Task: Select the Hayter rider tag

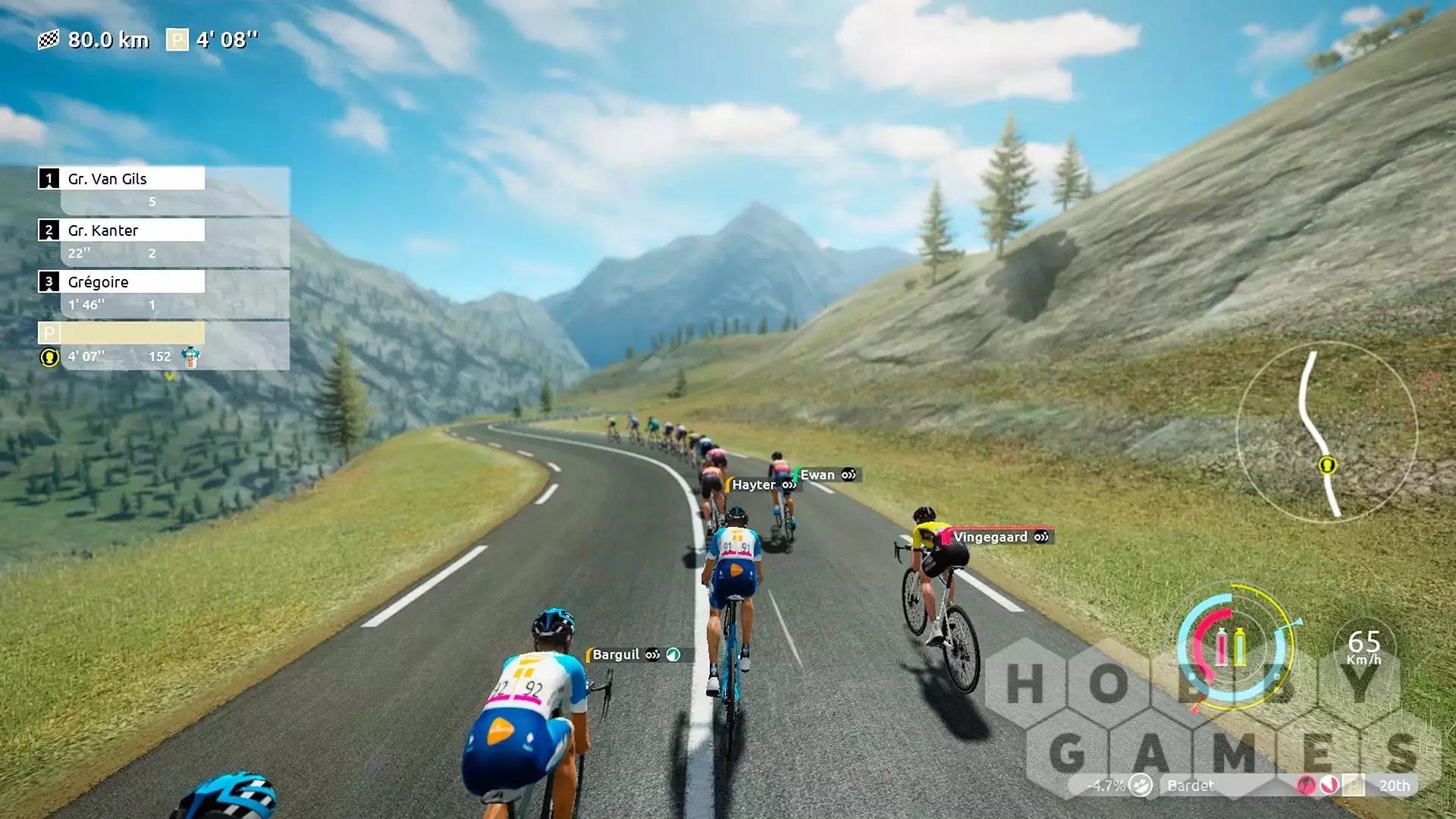Action: 754,485
